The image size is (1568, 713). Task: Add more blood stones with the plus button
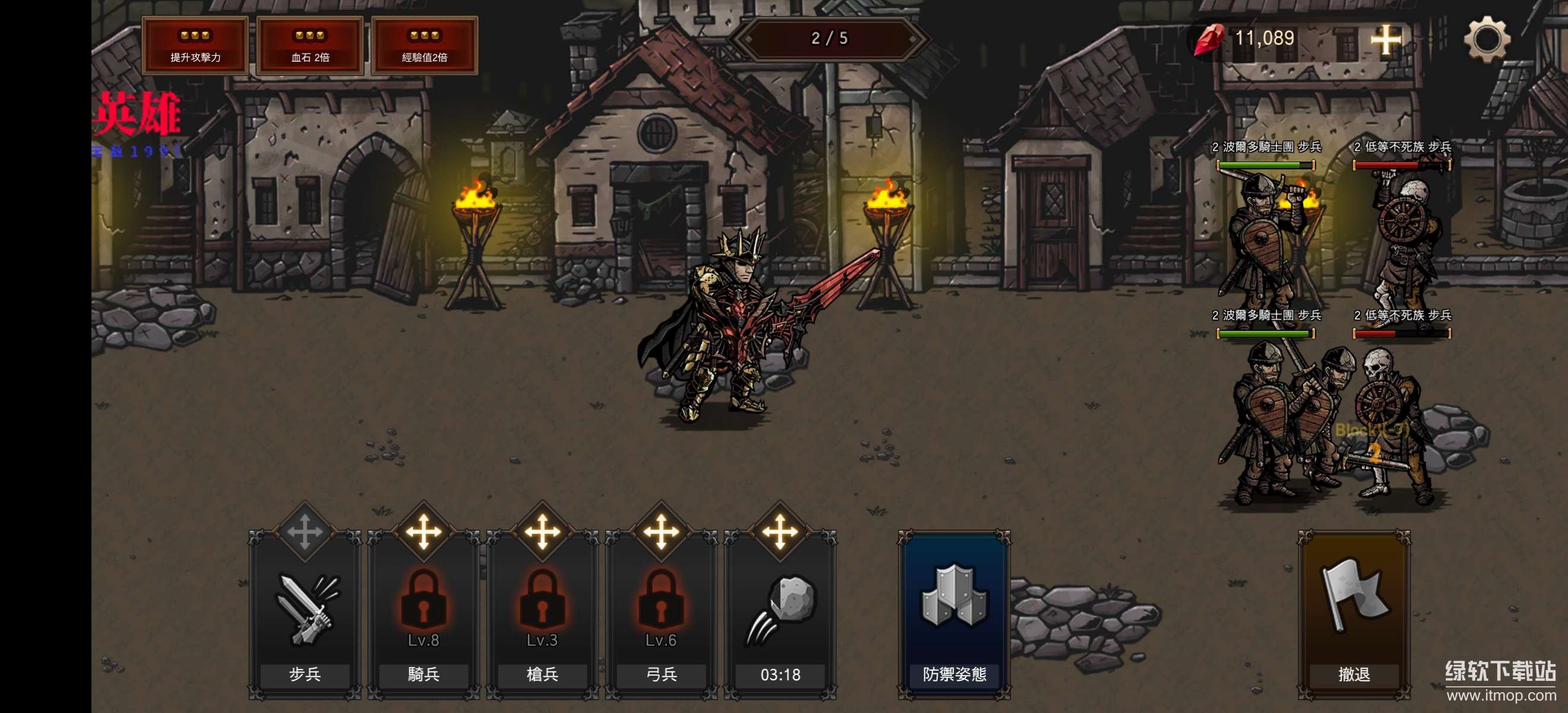(x=1385, y=40)
